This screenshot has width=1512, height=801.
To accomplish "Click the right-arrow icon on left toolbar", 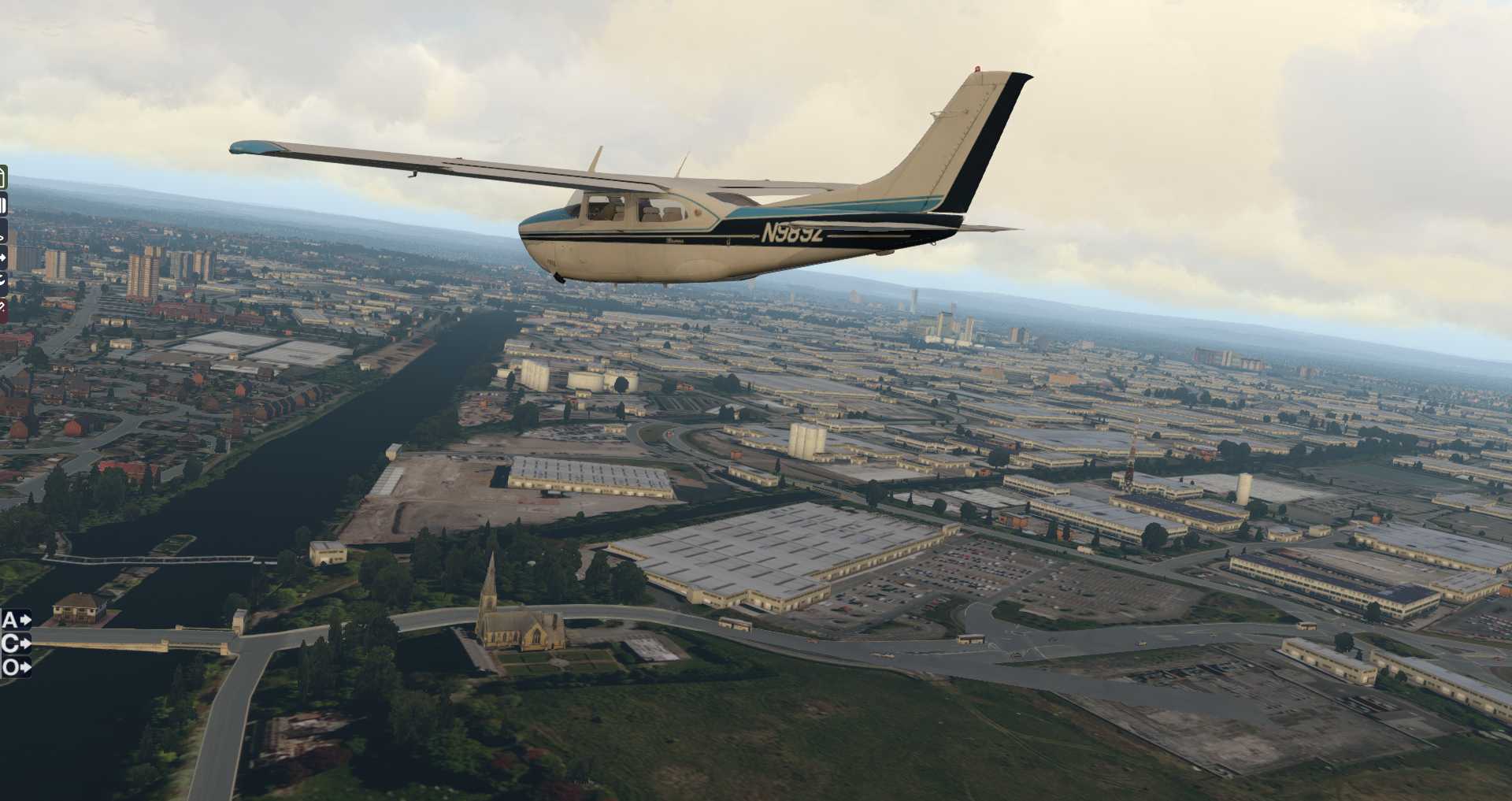I will (3, 257).
